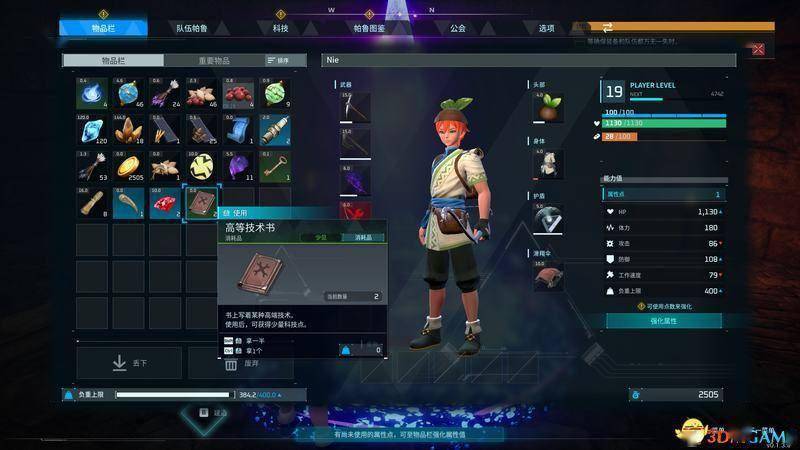
Task: Click the 强化属性 (enhance stats) button
Action: coord(663,320)
